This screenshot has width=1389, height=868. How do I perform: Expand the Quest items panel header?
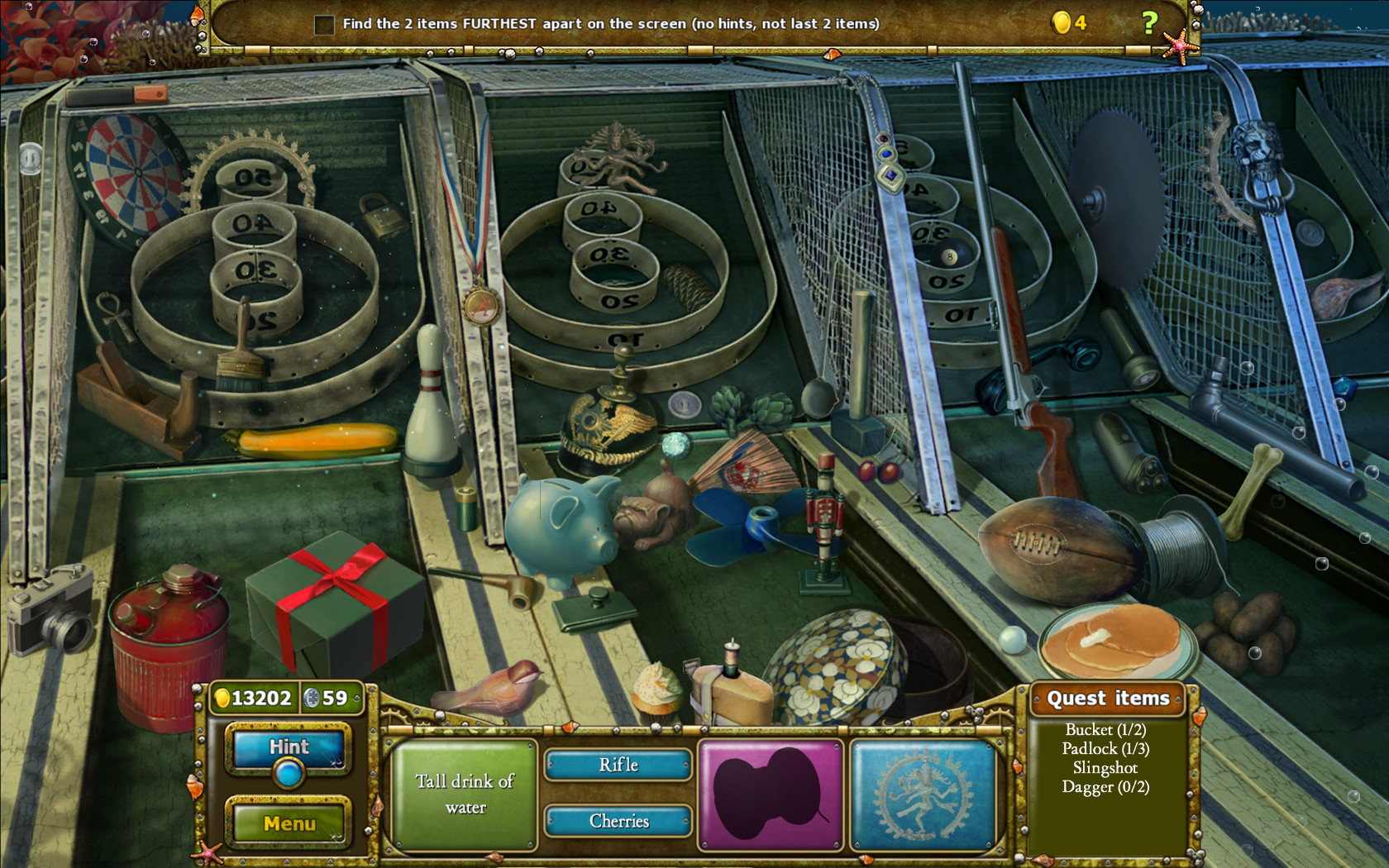point(1108,699)
